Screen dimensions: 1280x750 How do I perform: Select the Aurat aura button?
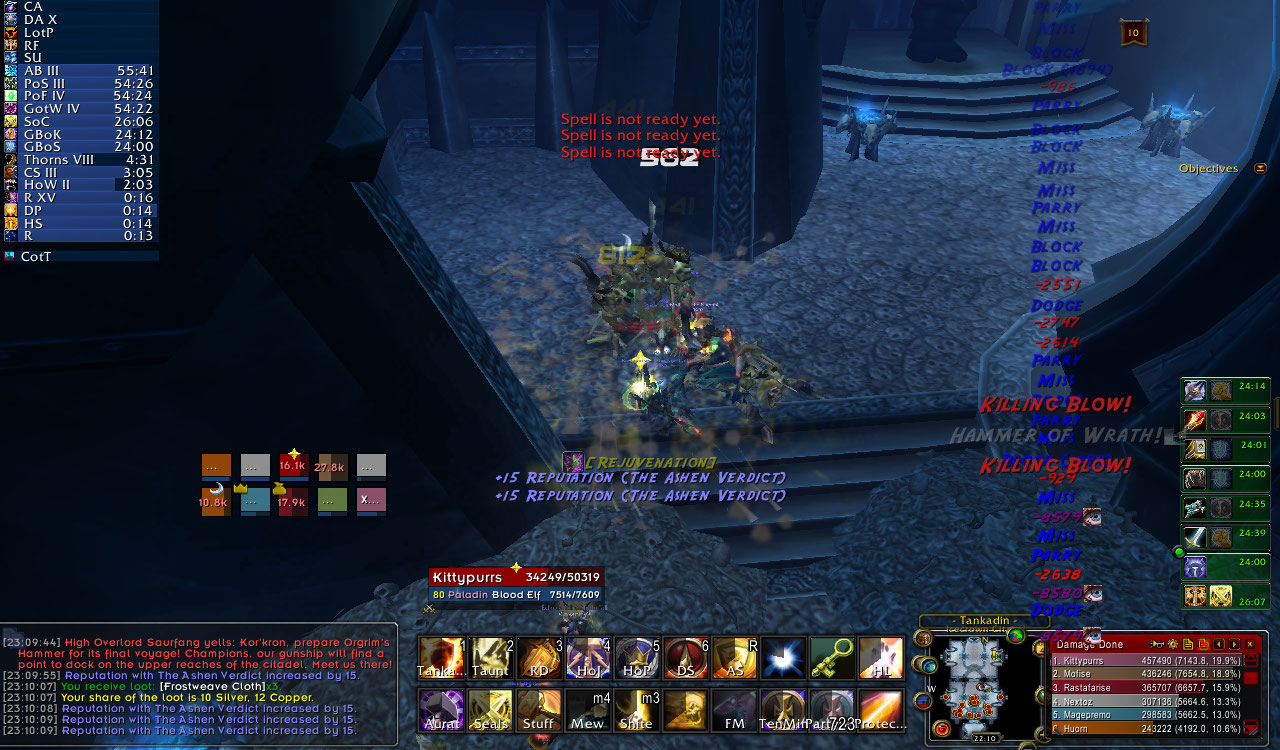tap(441, 710)
